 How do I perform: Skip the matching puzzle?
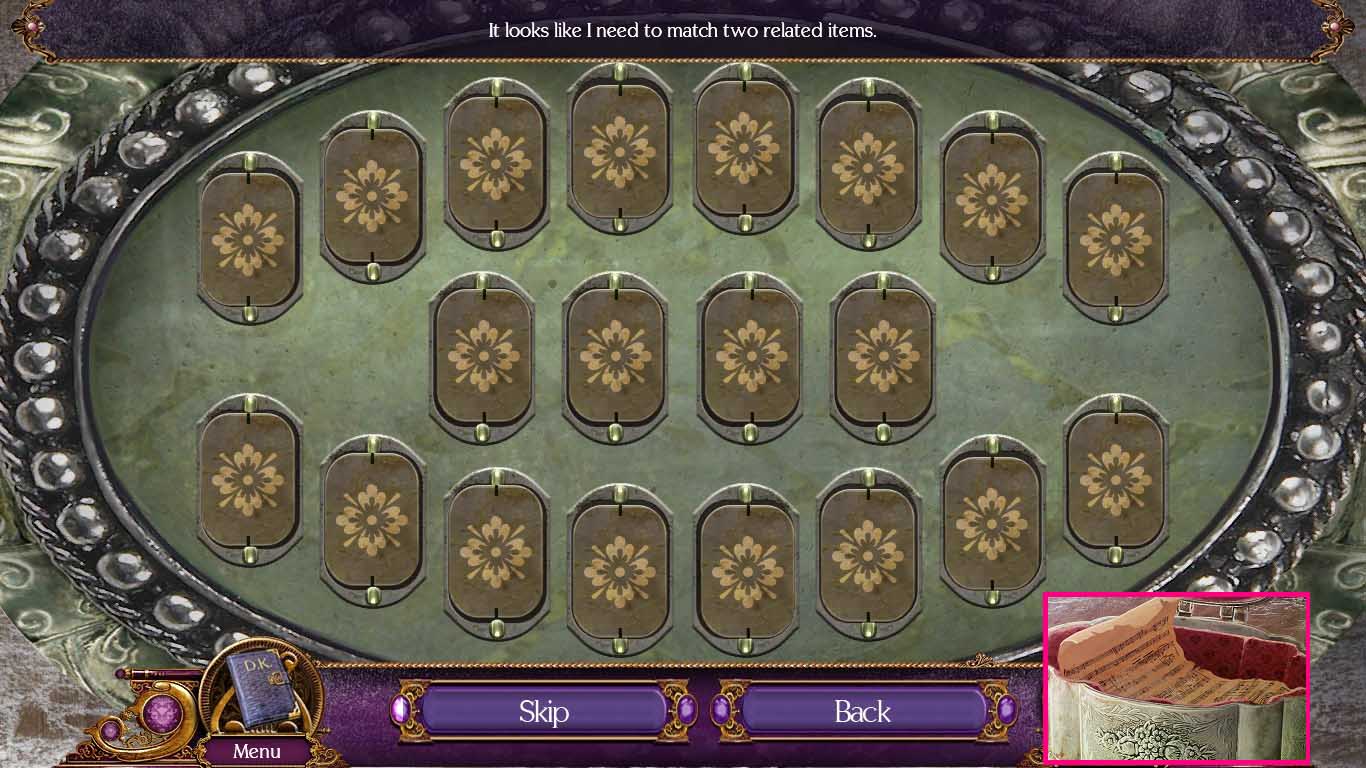click(x=545, y=712)
